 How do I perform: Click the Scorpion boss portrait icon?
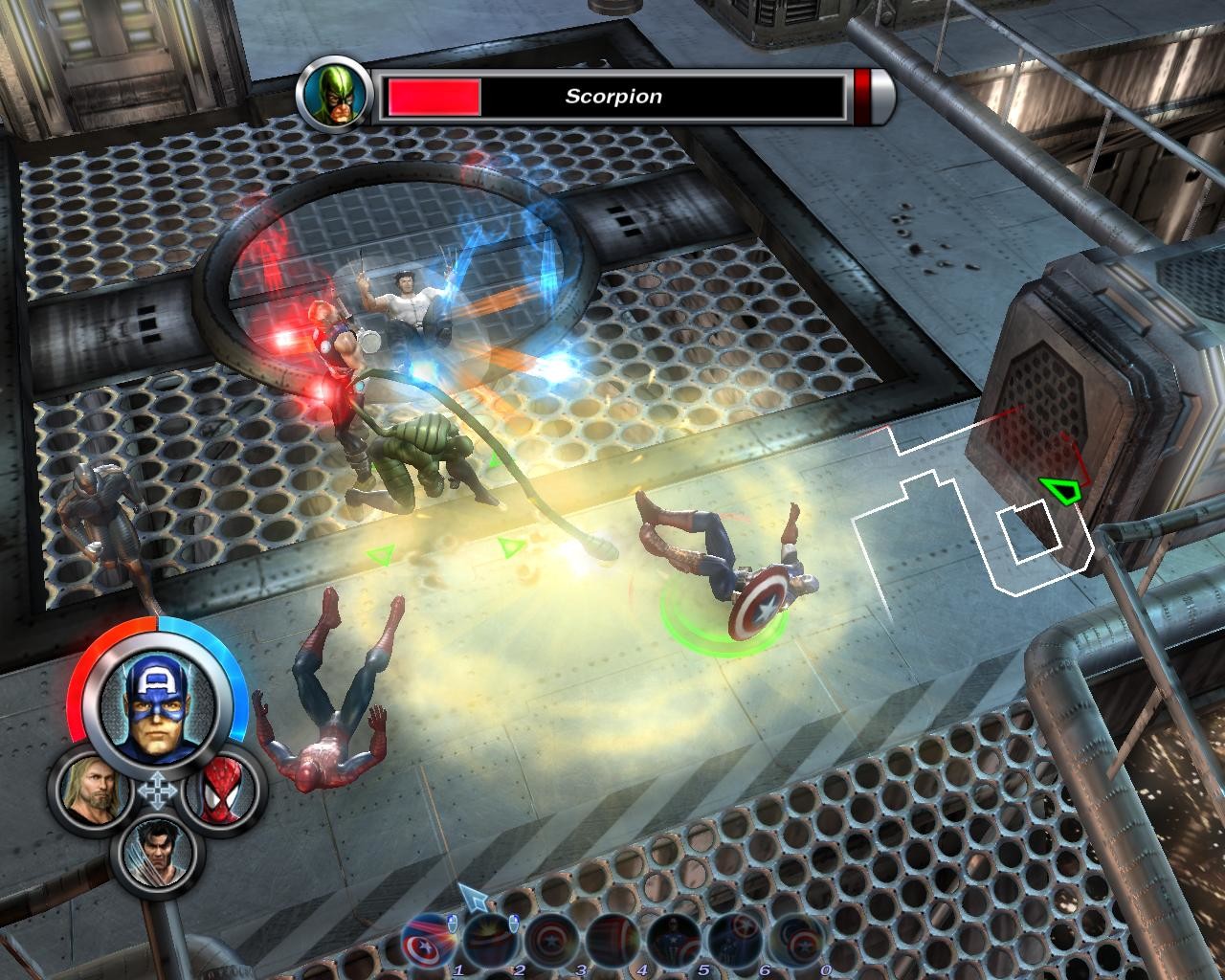coord(328,96)
